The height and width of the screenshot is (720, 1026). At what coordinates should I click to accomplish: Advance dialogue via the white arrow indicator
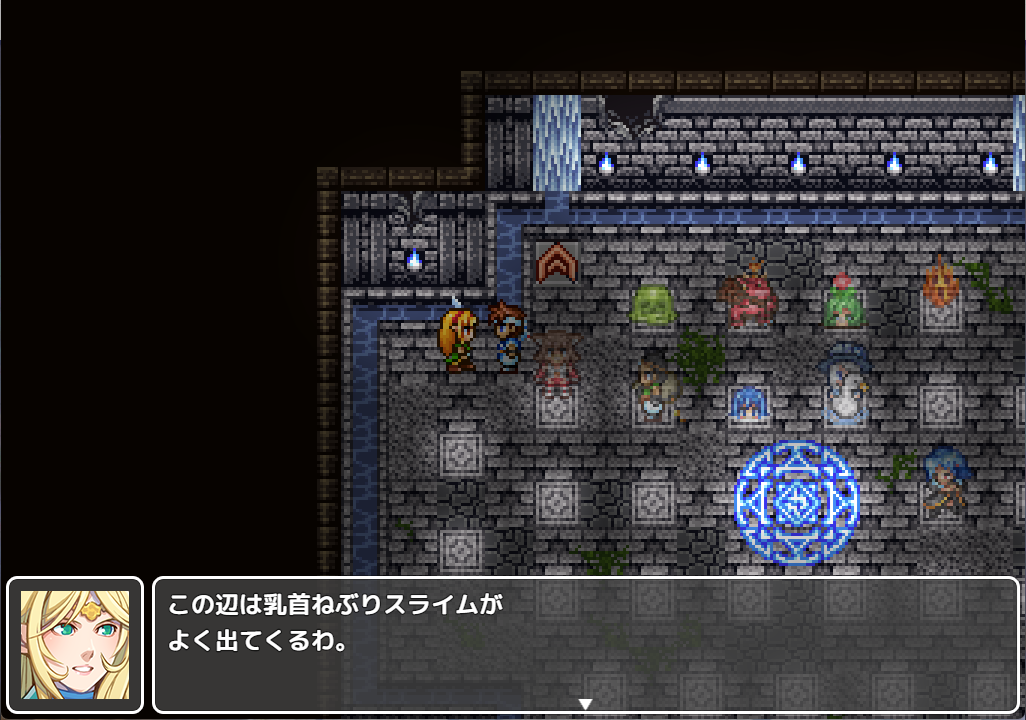tap(586, 704)
